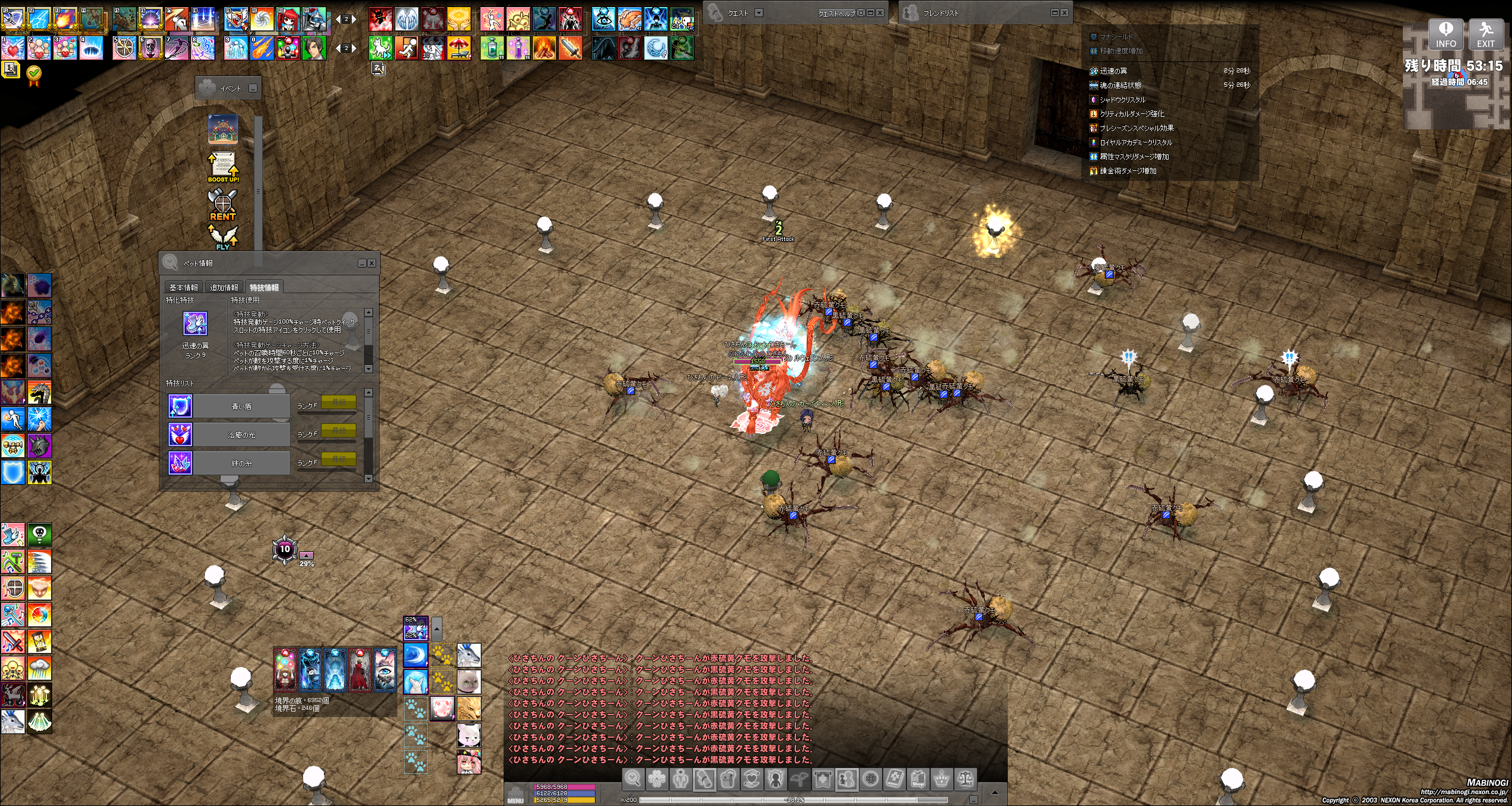The image size is (1512, 806).
Task: Rank up the 治癒の光 skill
Action: 339,430
